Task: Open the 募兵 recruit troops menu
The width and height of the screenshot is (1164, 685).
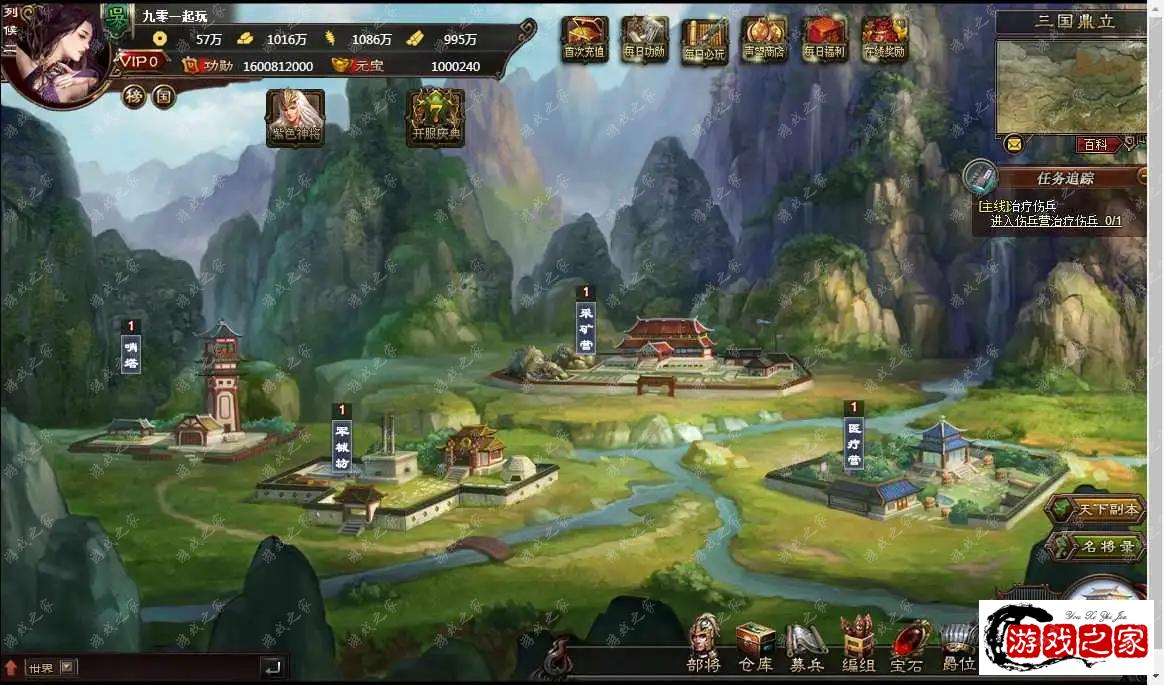Action: [x=806, y=645]
